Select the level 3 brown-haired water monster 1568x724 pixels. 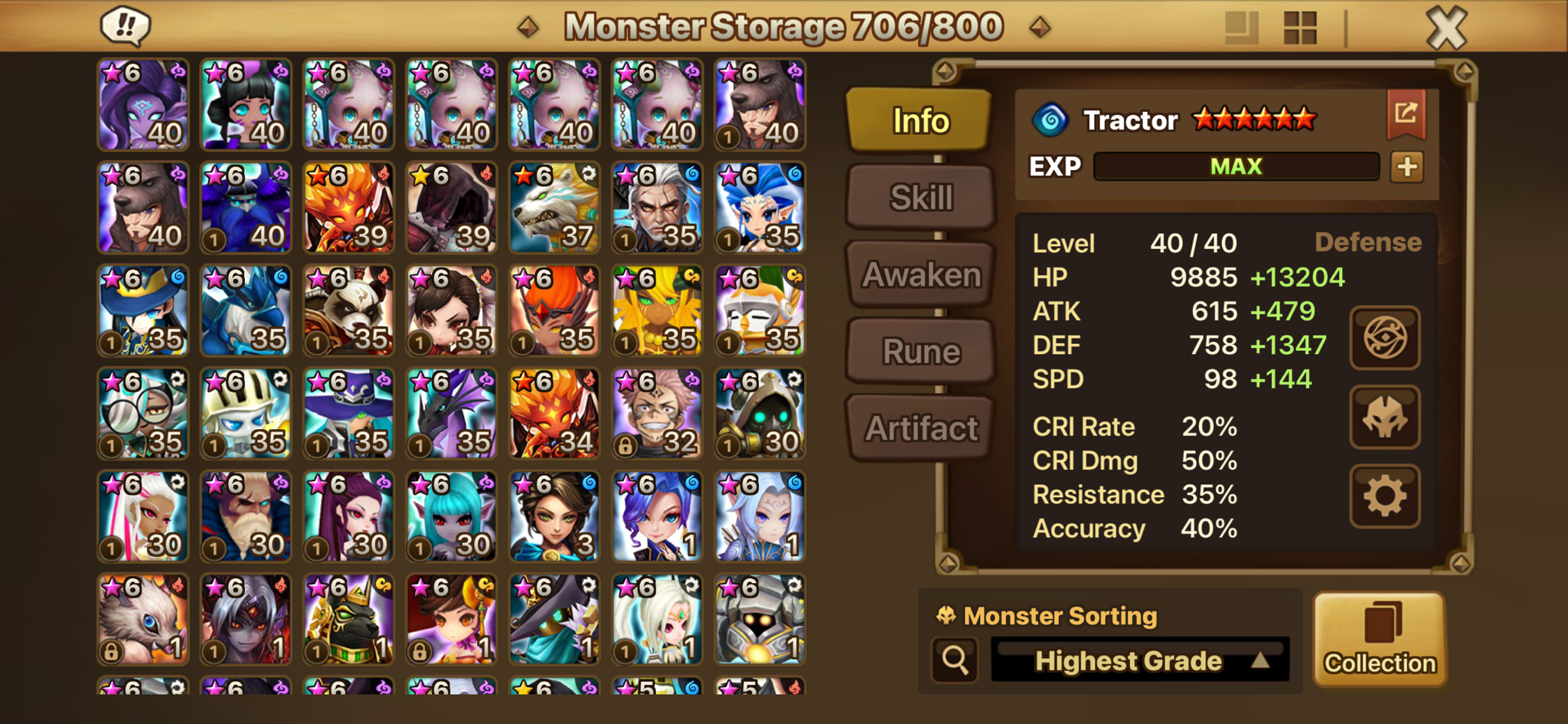pos(554,516)
